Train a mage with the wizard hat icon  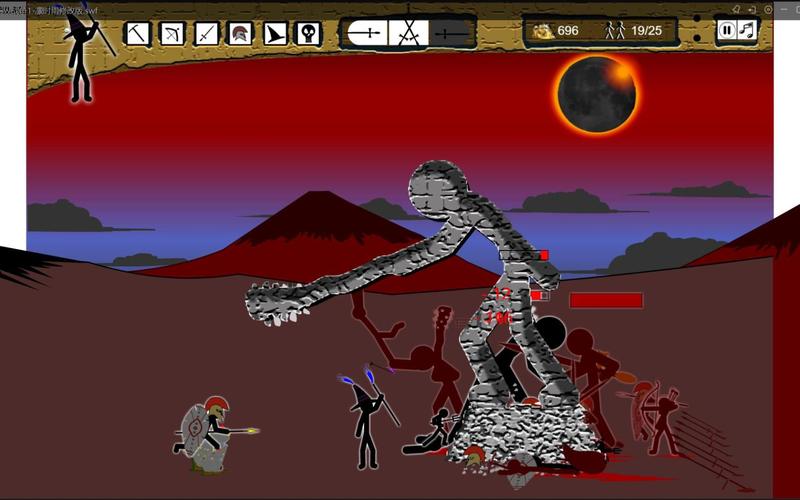pos(274,34)
